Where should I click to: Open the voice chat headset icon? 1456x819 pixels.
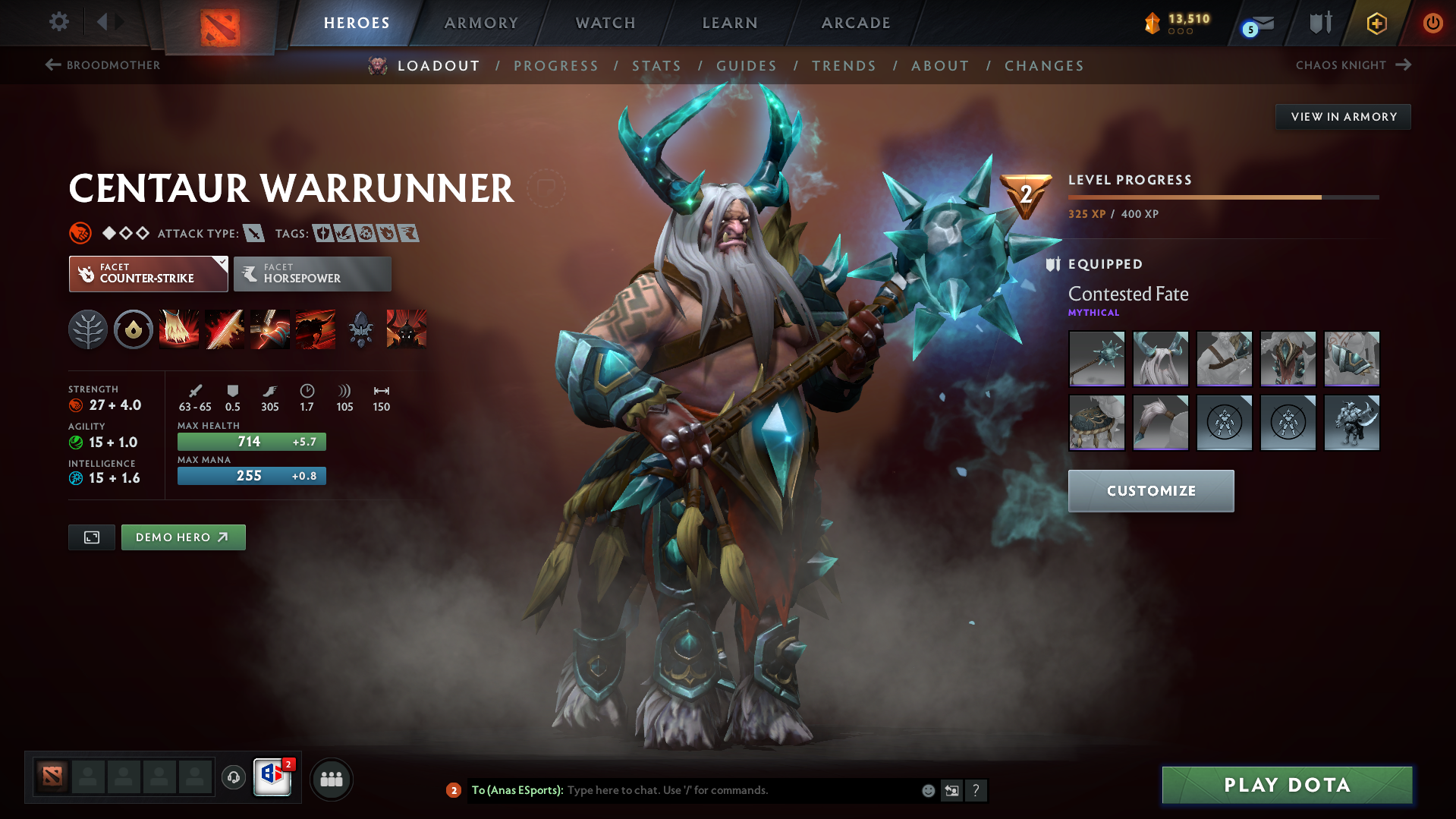[x=233, y=778]
